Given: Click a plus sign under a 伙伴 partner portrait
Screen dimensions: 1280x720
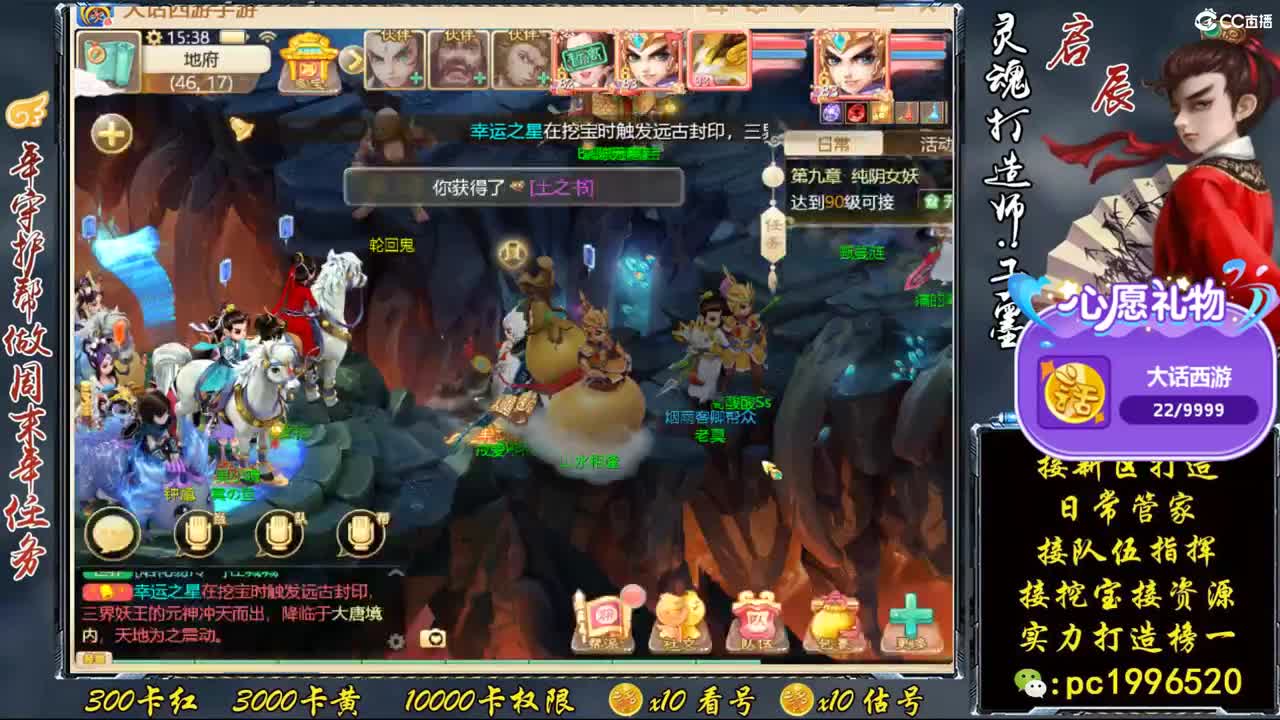Looking at the screenshot, I should 417,78.
